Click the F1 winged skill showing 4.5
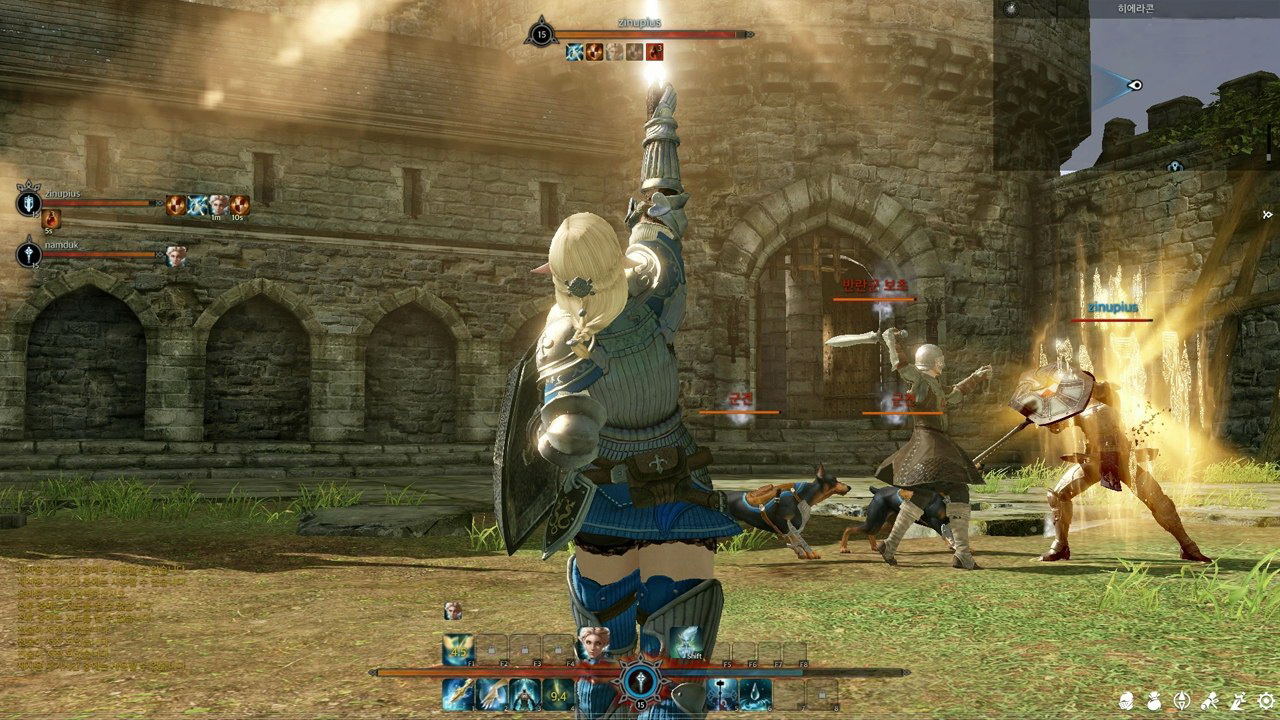 [x=458, y=650]
